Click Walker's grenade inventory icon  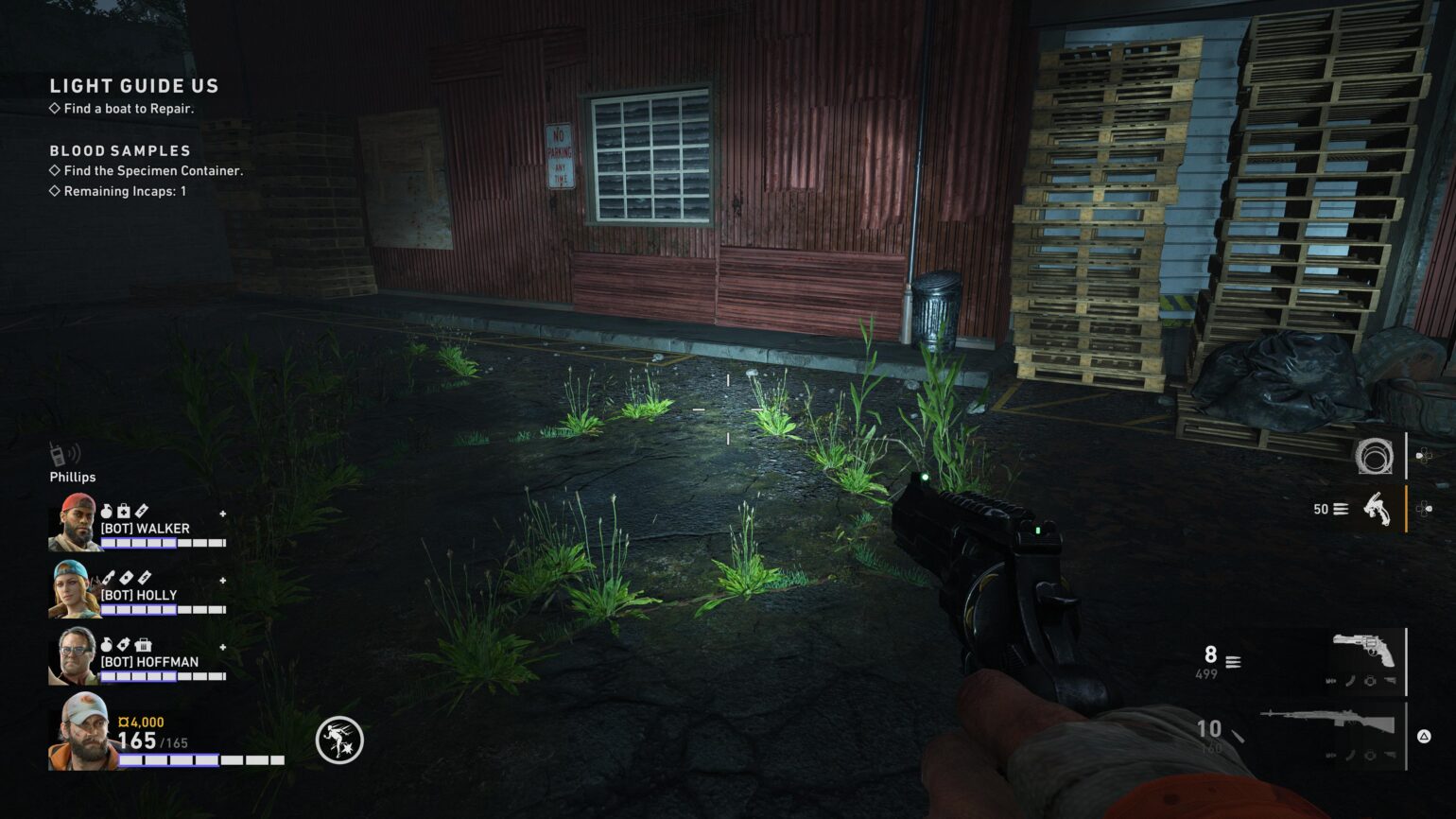tap(108, 510)
